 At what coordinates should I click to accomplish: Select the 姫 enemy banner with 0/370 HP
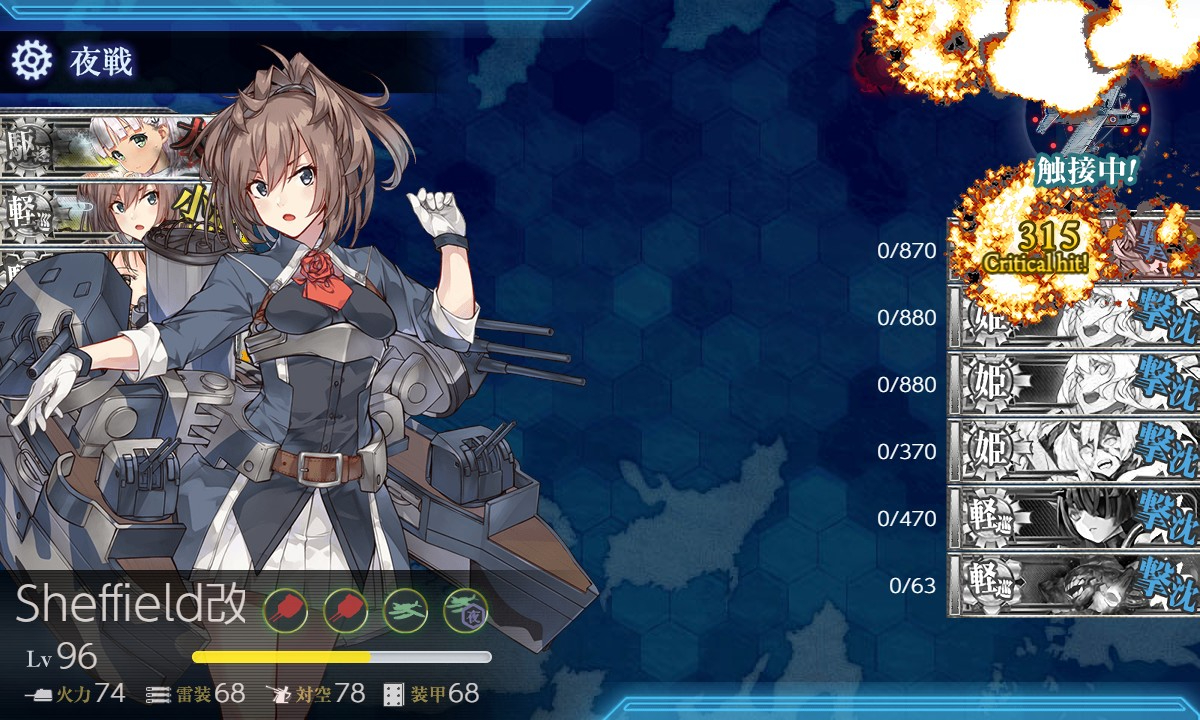coord(1072,451)
